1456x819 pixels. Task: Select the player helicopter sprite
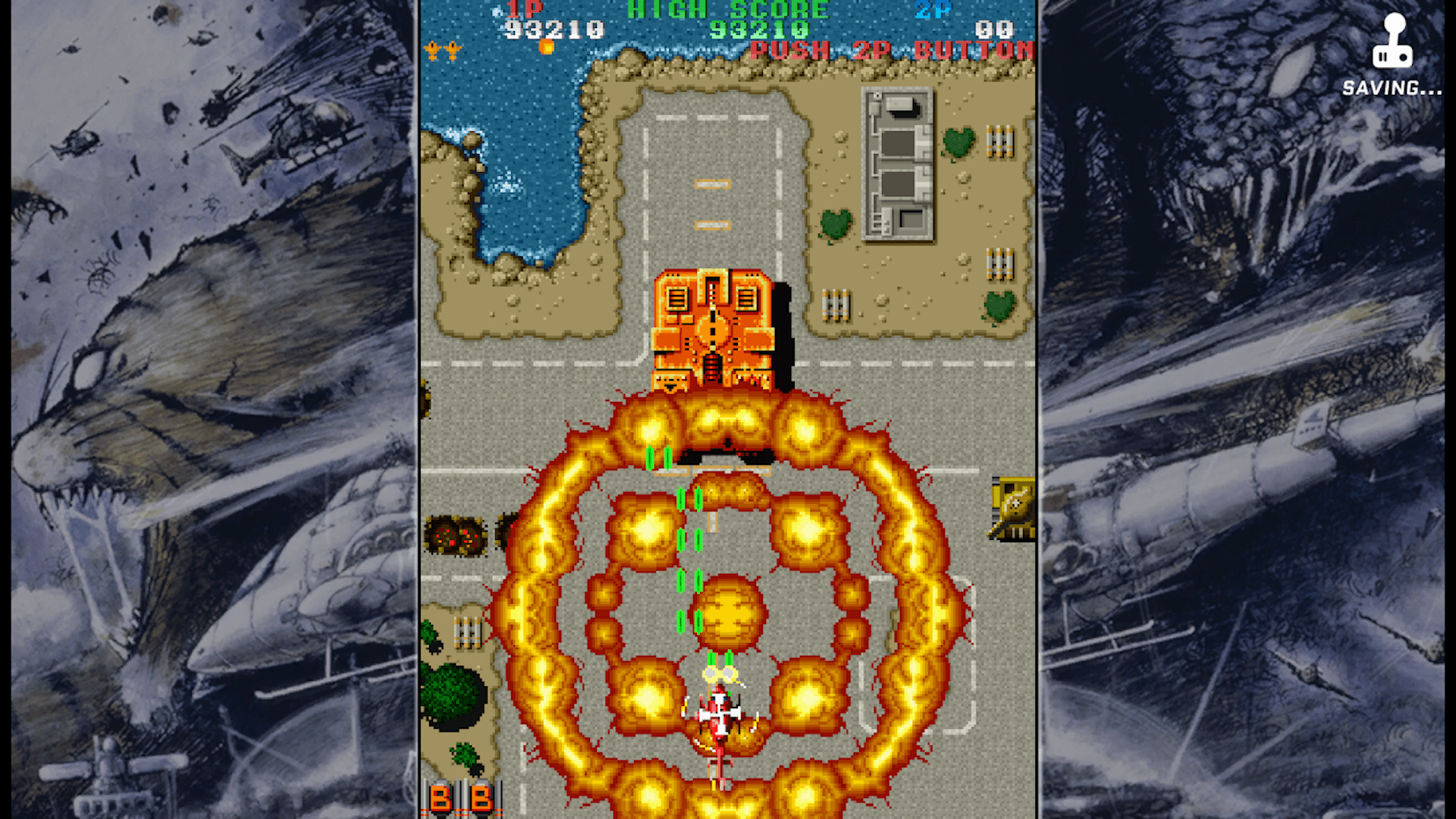pyautogui.click(x=720, y=713)
